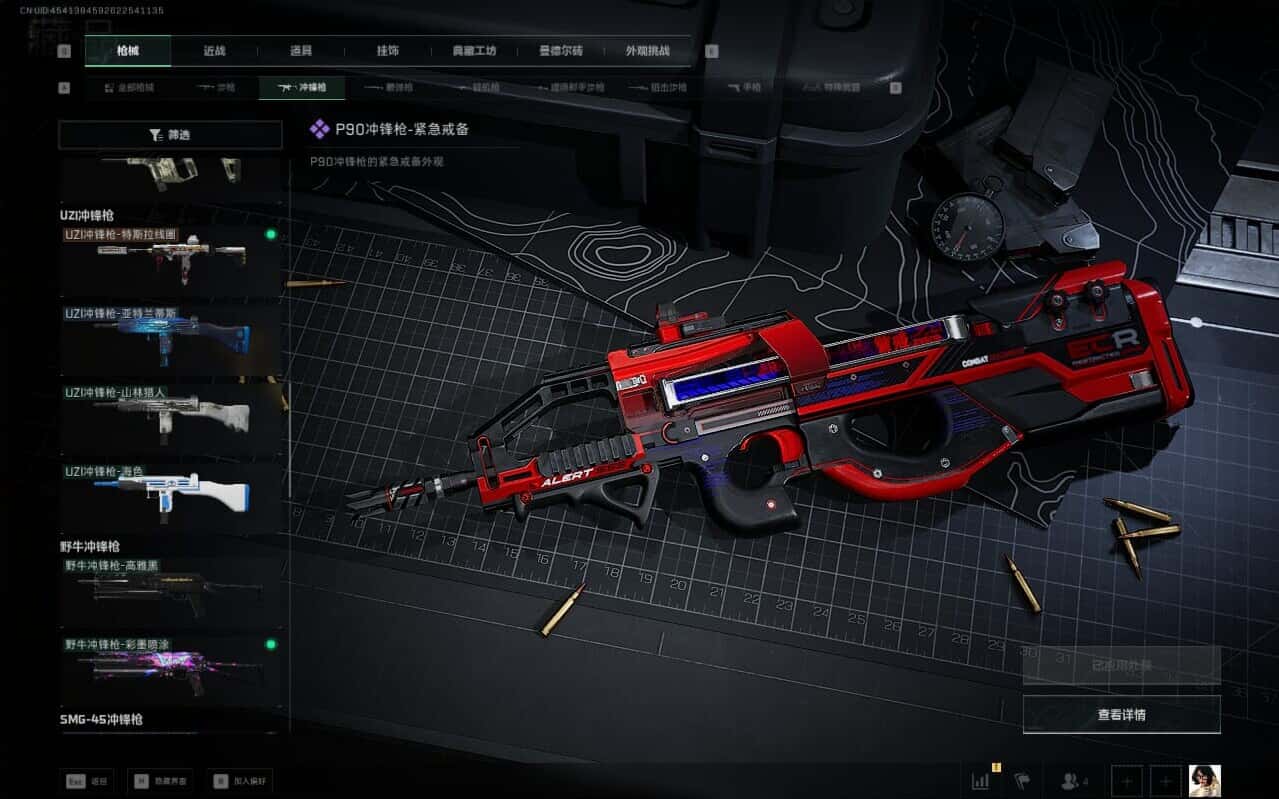Open the 典藏工坊 workshop tab
The width and height of the screenshot is (1279, 799).
pos(474,51)
